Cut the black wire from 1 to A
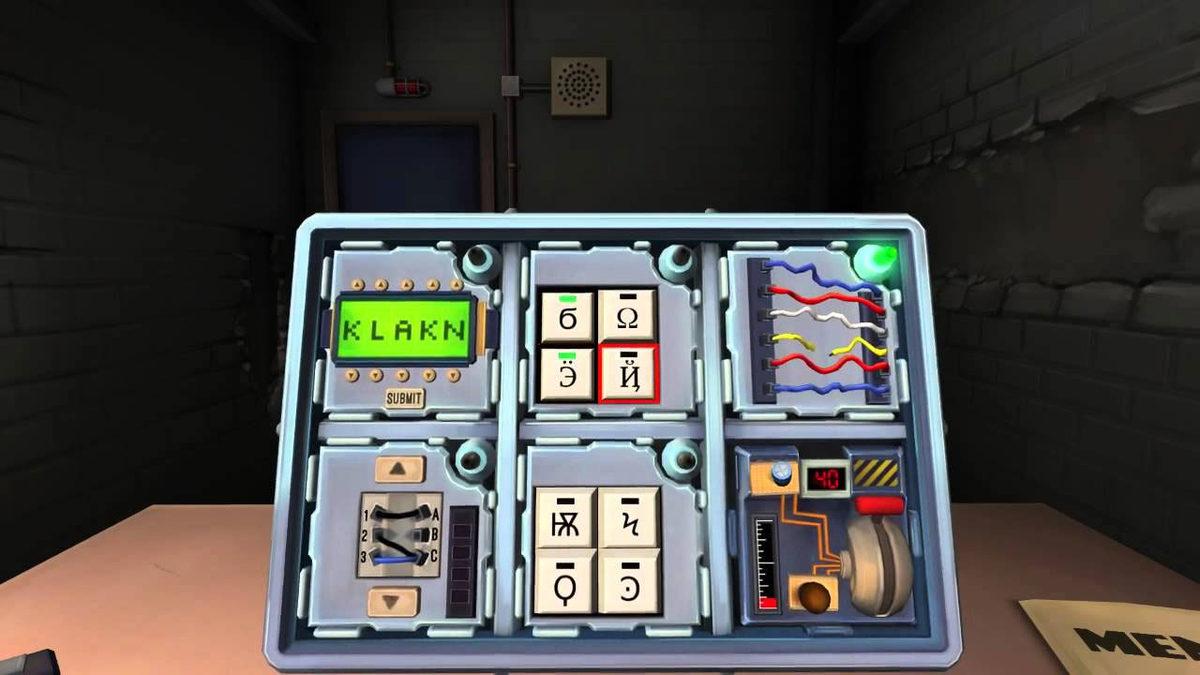This screenshot has height=675, width=1200. point(400,513)
